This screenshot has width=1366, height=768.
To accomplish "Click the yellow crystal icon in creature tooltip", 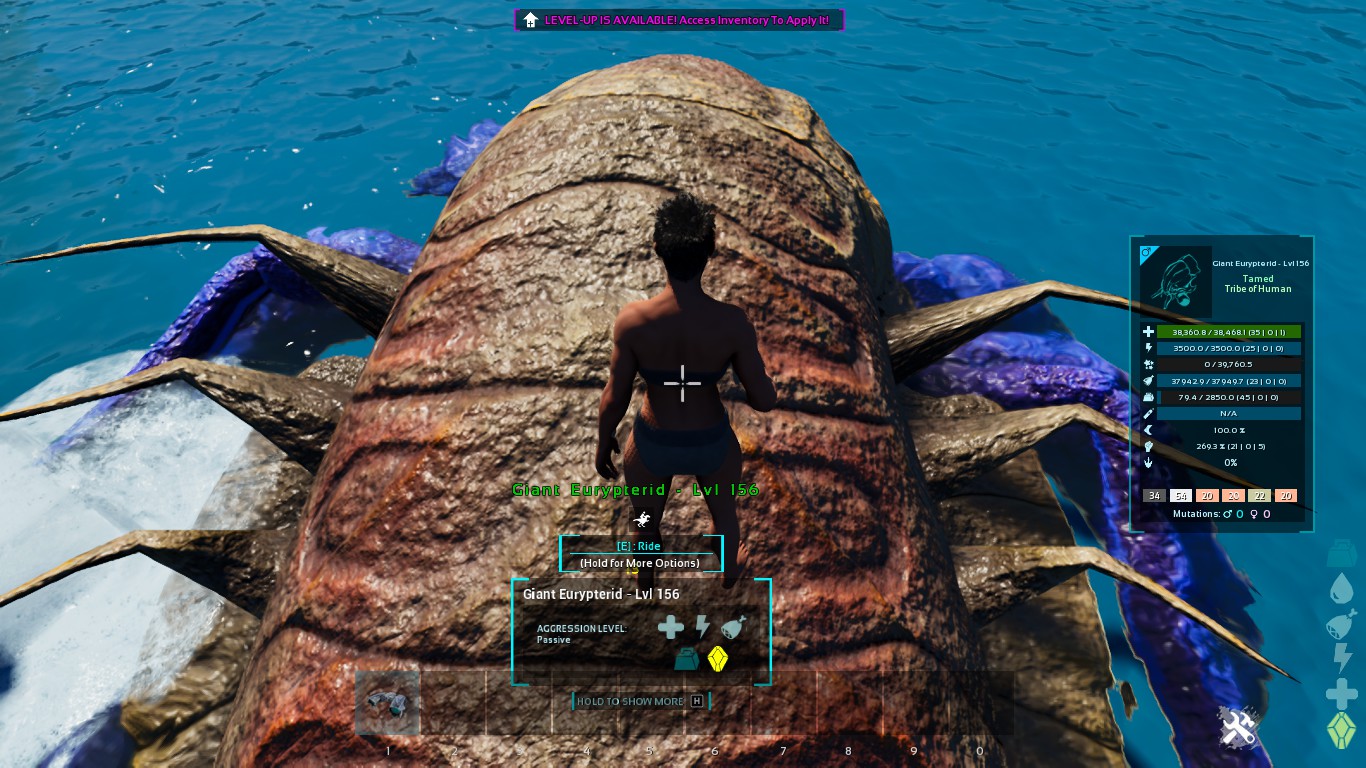I will [x=717, y=659].
